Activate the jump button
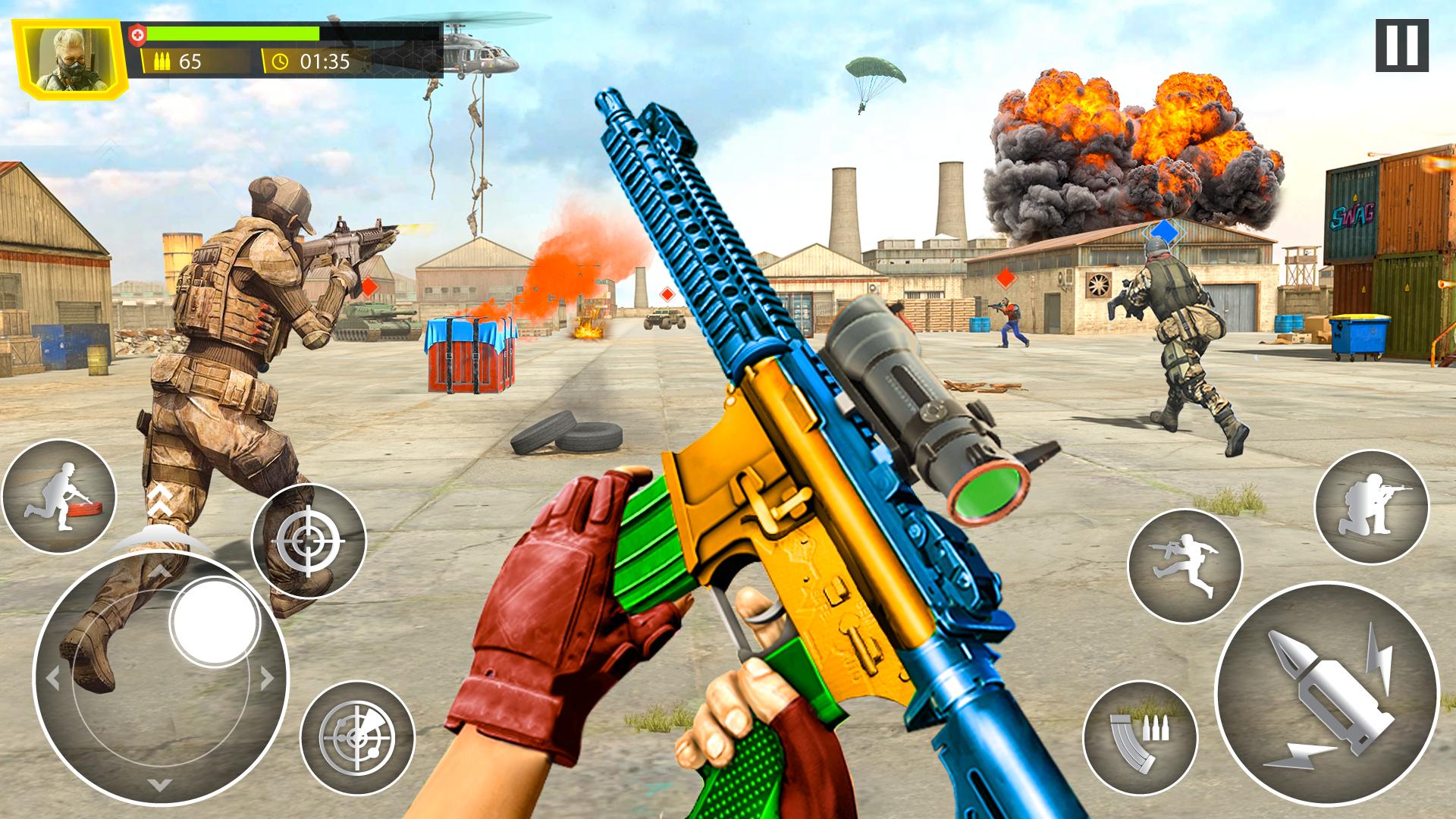 pos(1184,566)
